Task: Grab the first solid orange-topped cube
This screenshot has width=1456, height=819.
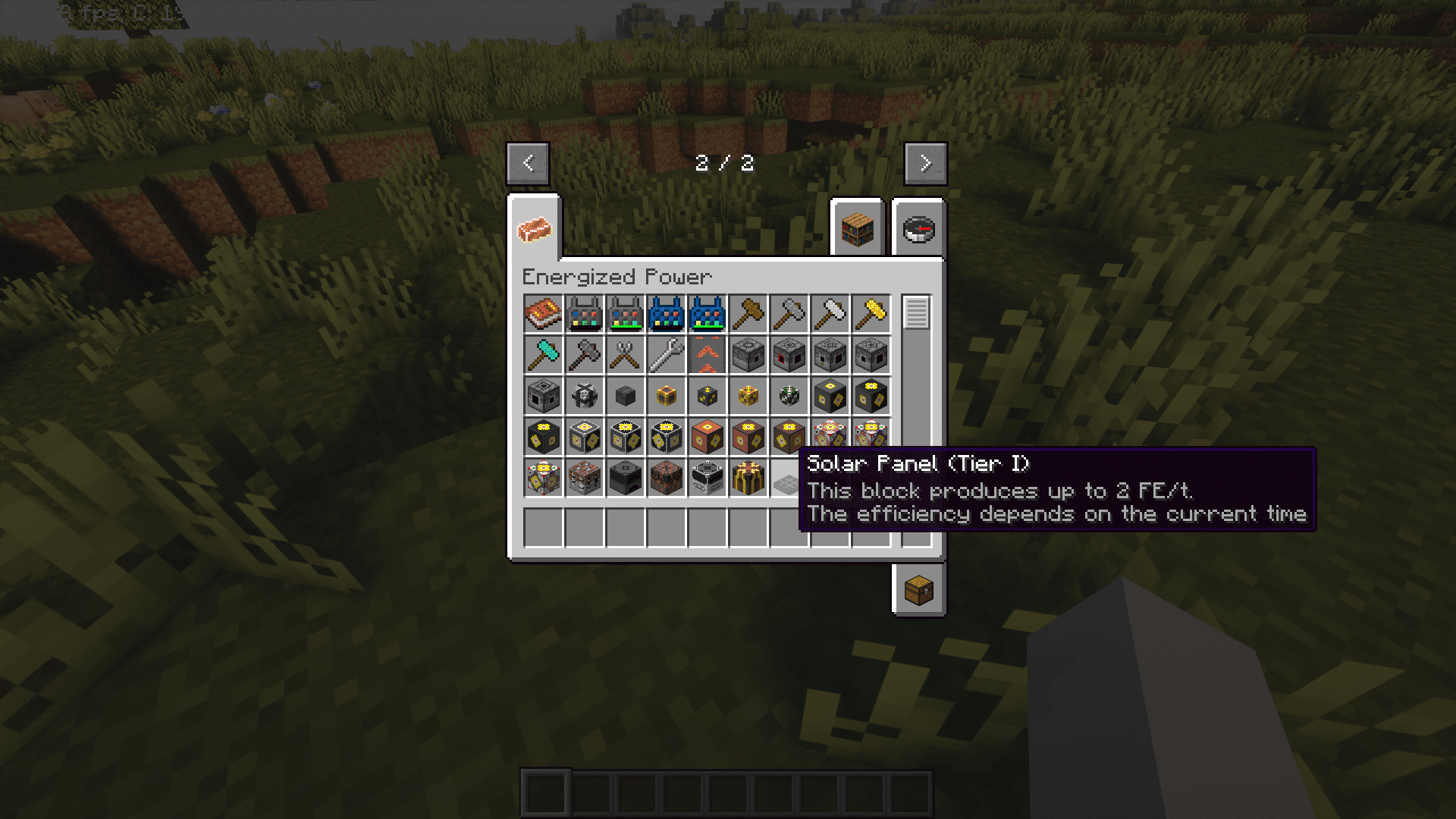Action: click(x=708, y=438)
